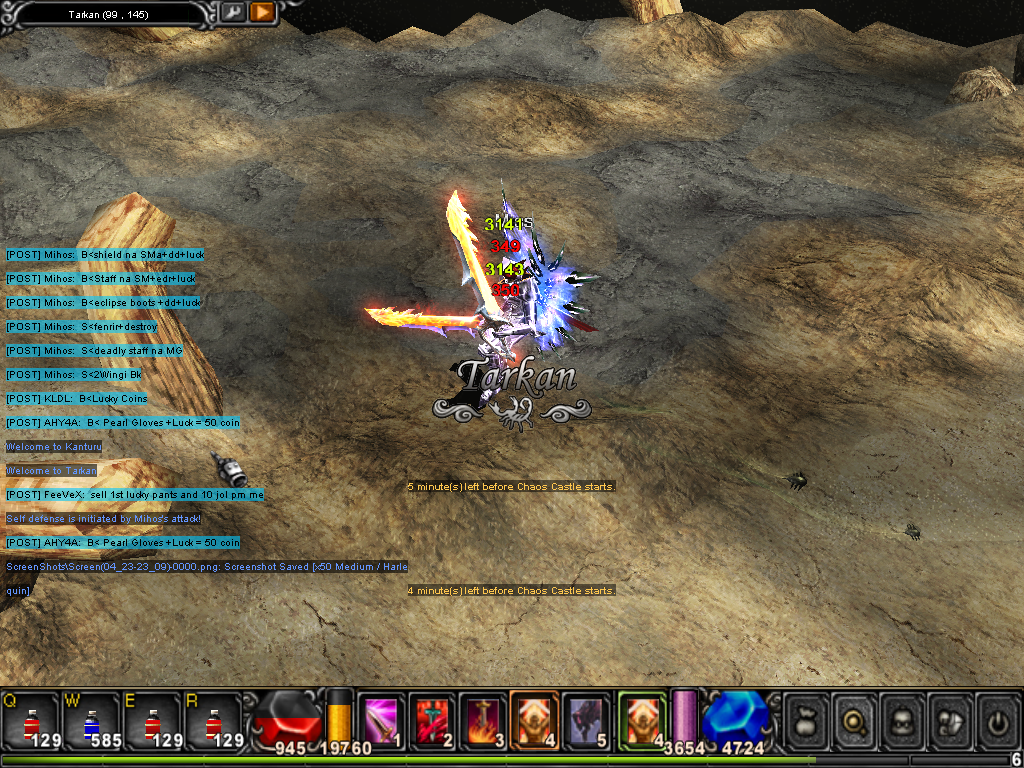Open the character helmet button

pyautogui.click(x=902, y=720)
